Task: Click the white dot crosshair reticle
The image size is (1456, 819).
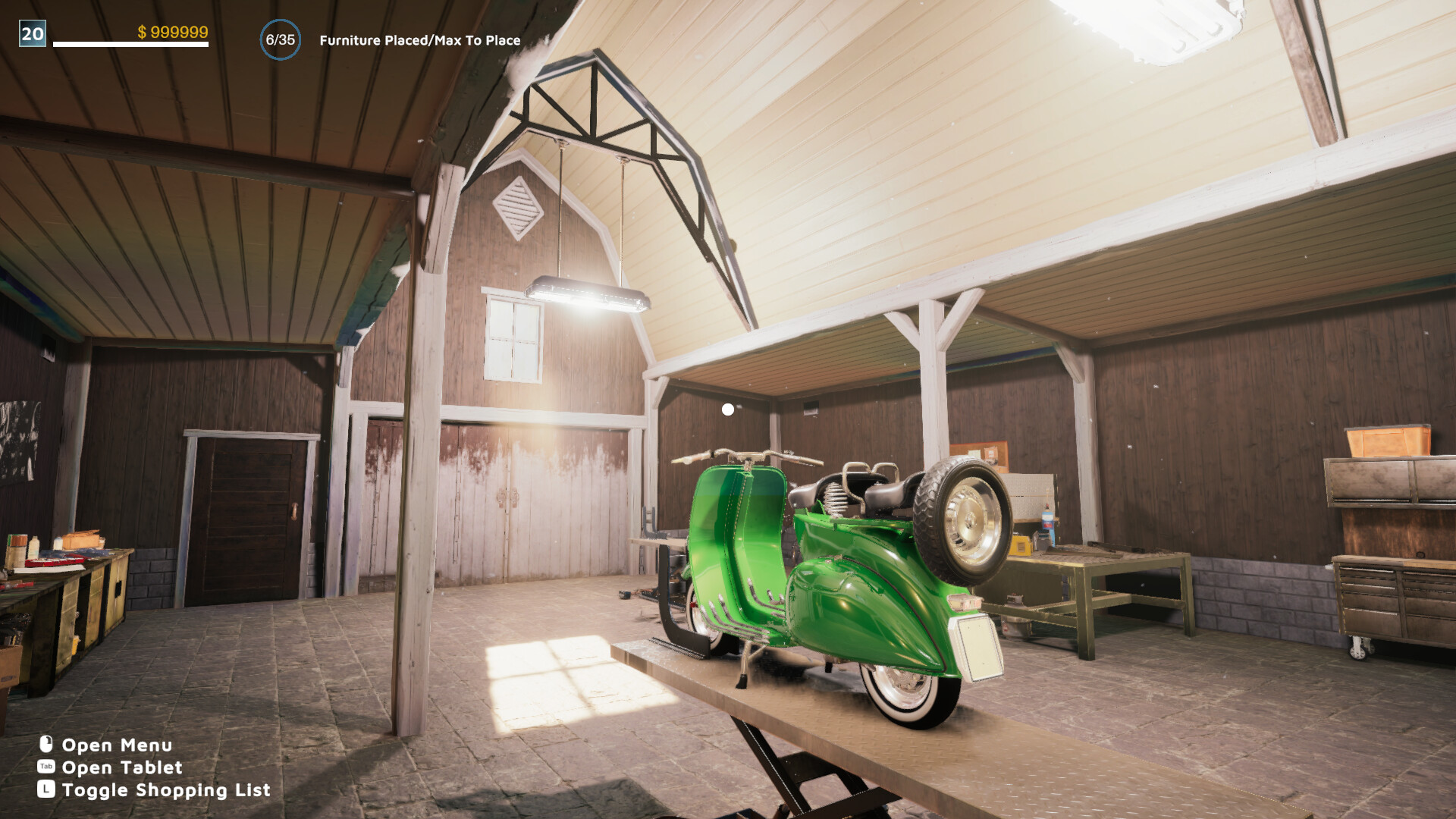Action: [727, 409]
